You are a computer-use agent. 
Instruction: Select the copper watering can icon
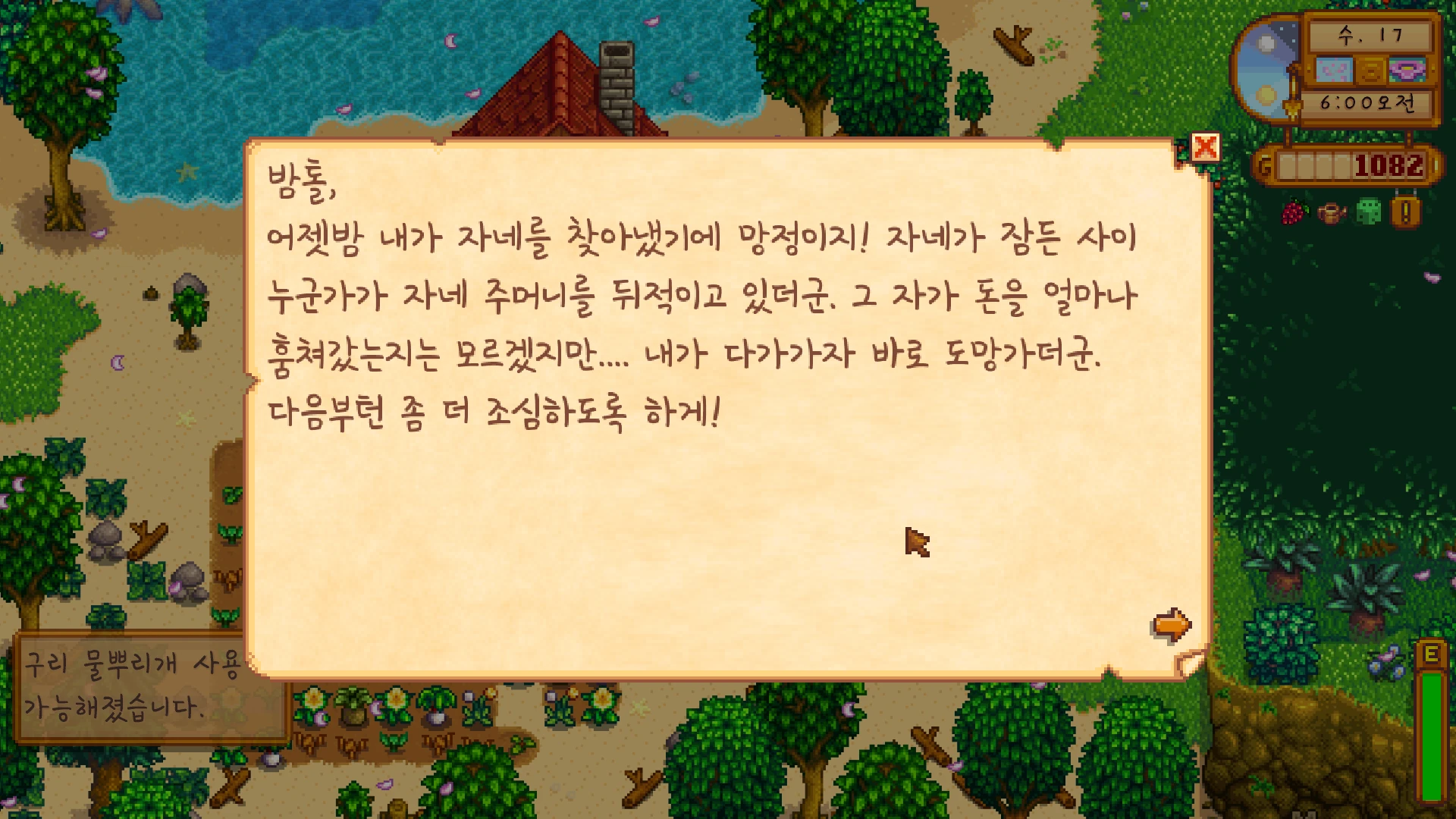pos(1332,213)
